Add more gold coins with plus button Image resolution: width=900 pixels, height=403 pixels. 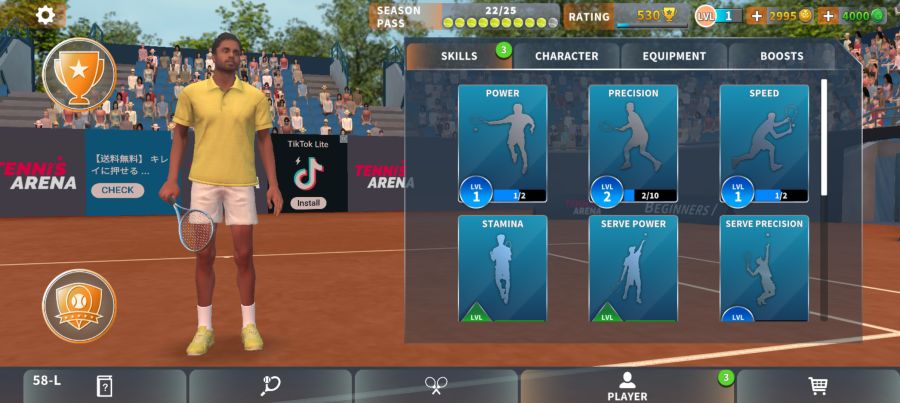[756, 16]
